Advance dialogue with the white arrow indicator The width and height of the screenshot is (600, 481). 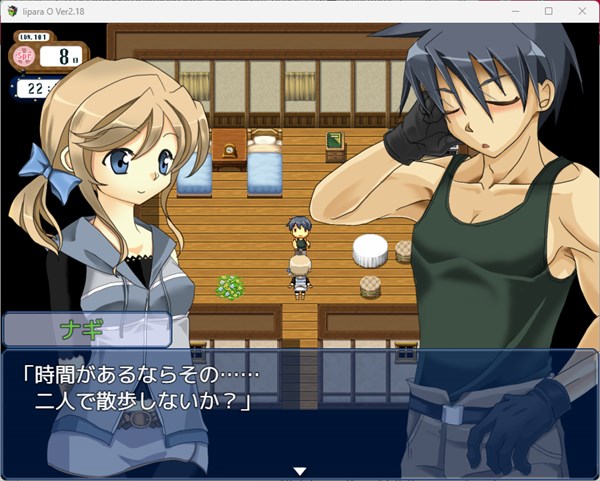click(298, 471)
